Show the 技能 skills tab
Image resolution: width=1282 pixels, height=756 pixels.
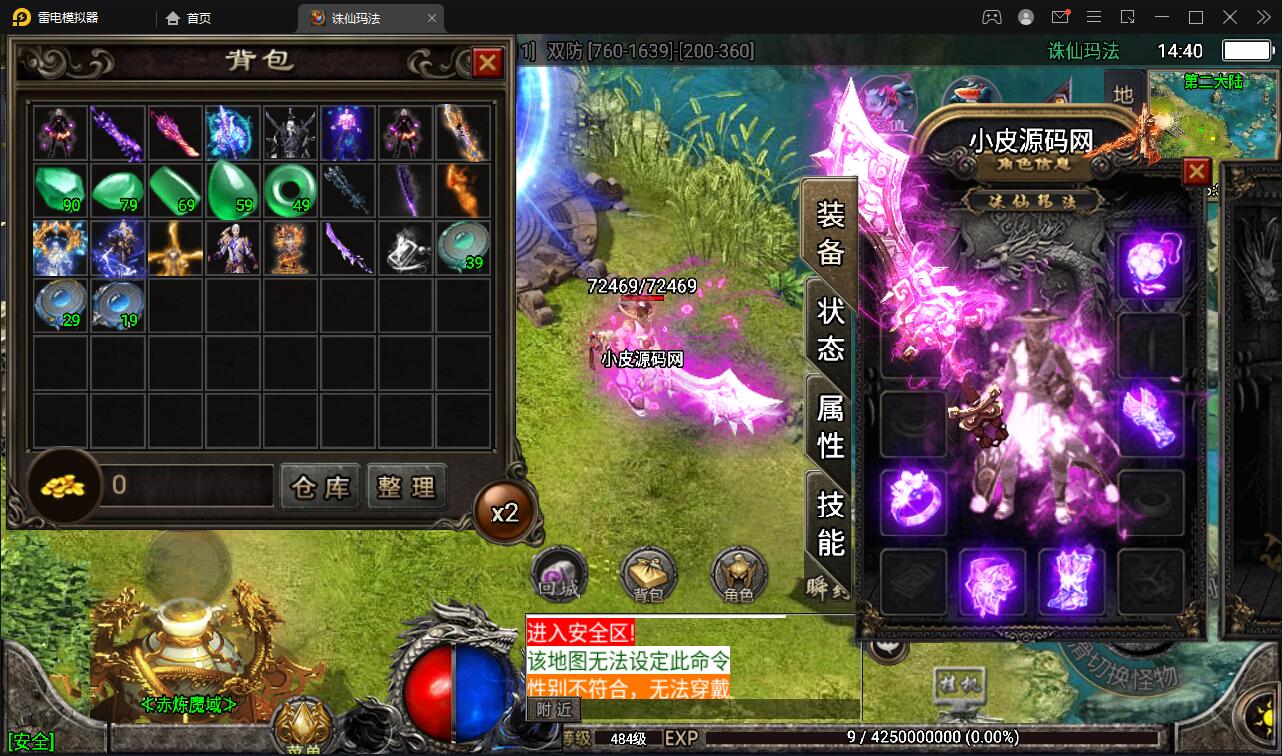(831, 522)
